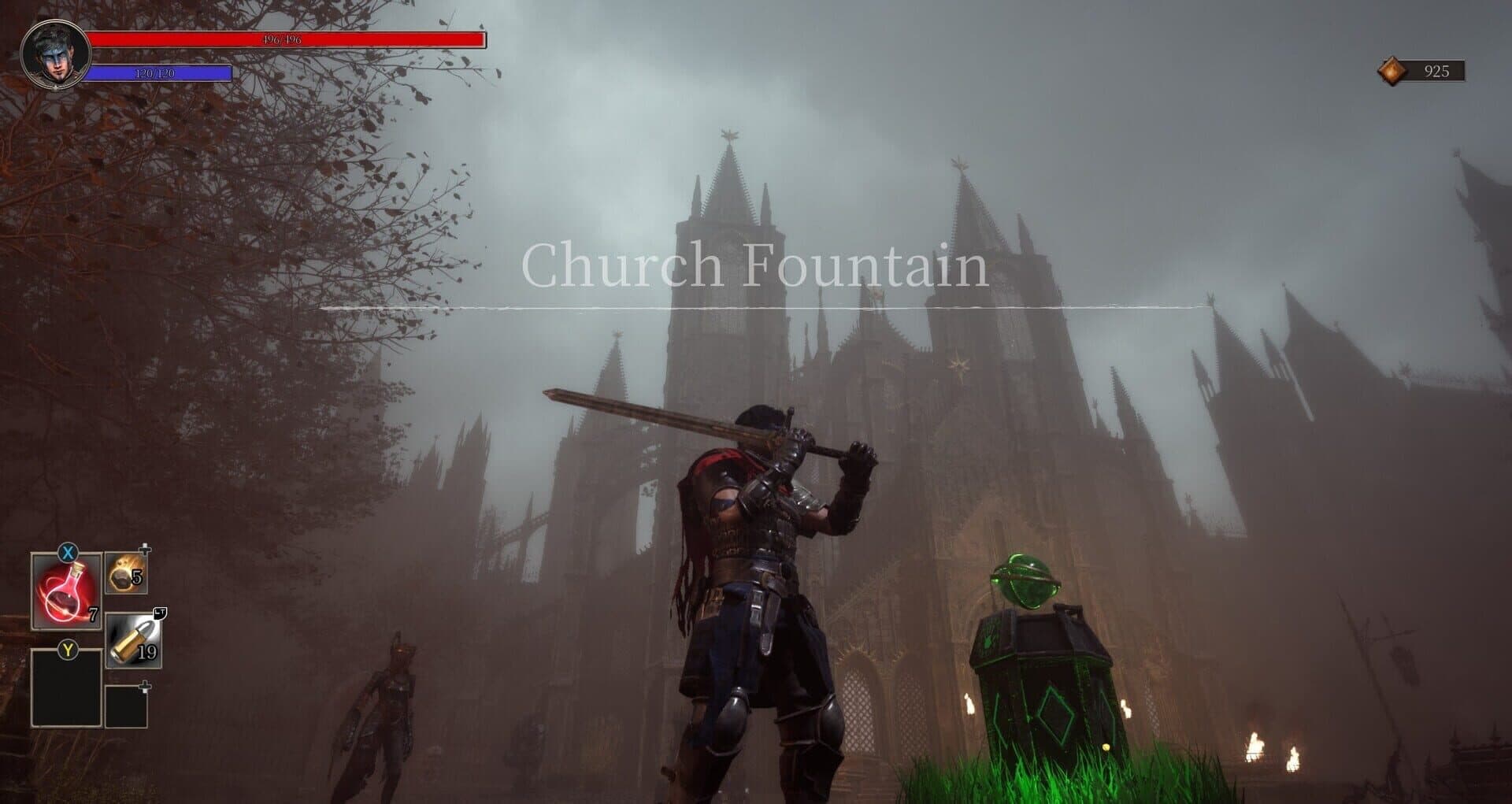Image resolution: width=1512 pixels, height=804 pixels.
Task: Click the plus indicator on the bottom empty slot
Action: (146, 687)
